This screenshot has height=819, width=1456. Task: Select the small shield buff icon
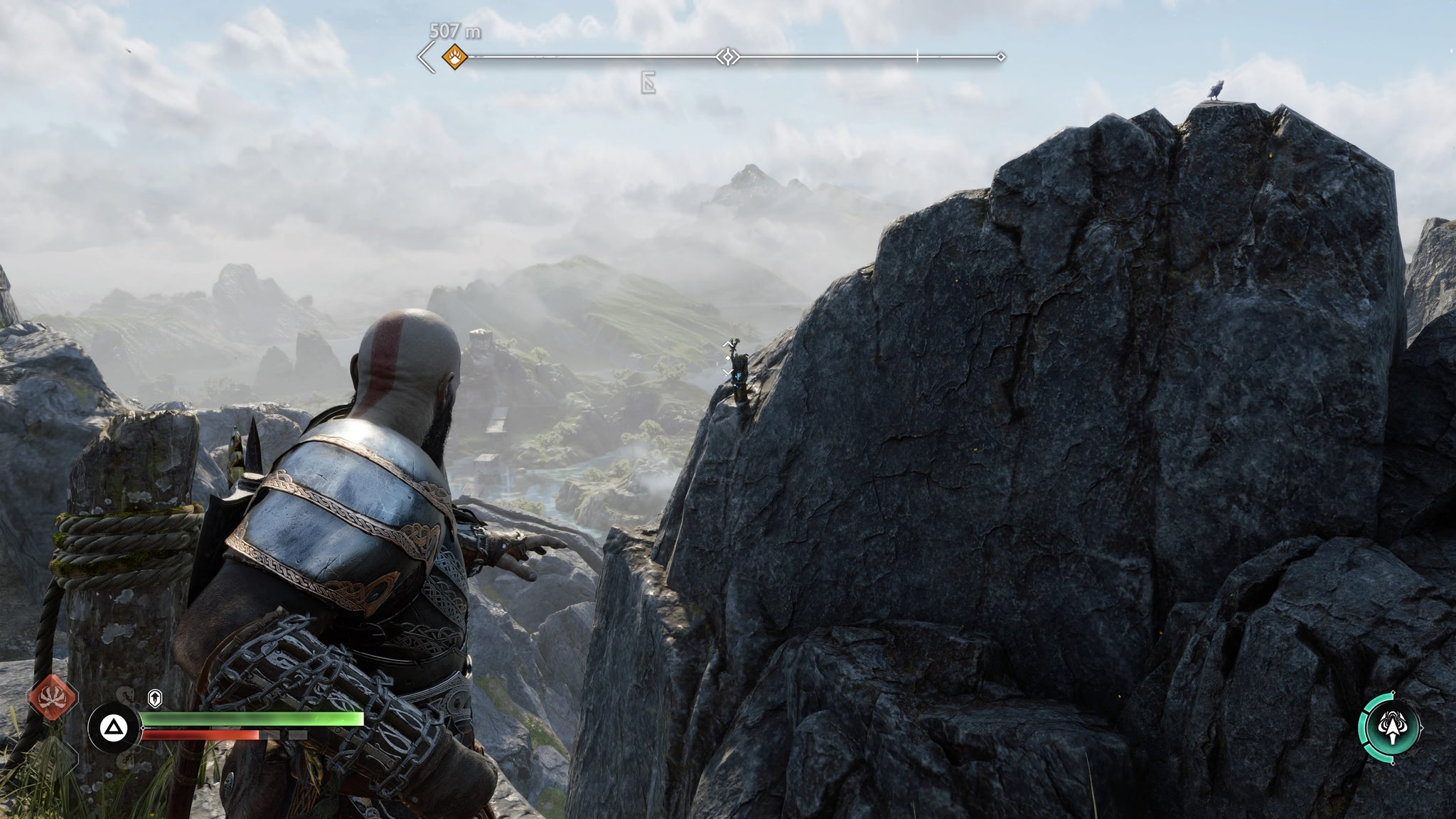(154, 698)
